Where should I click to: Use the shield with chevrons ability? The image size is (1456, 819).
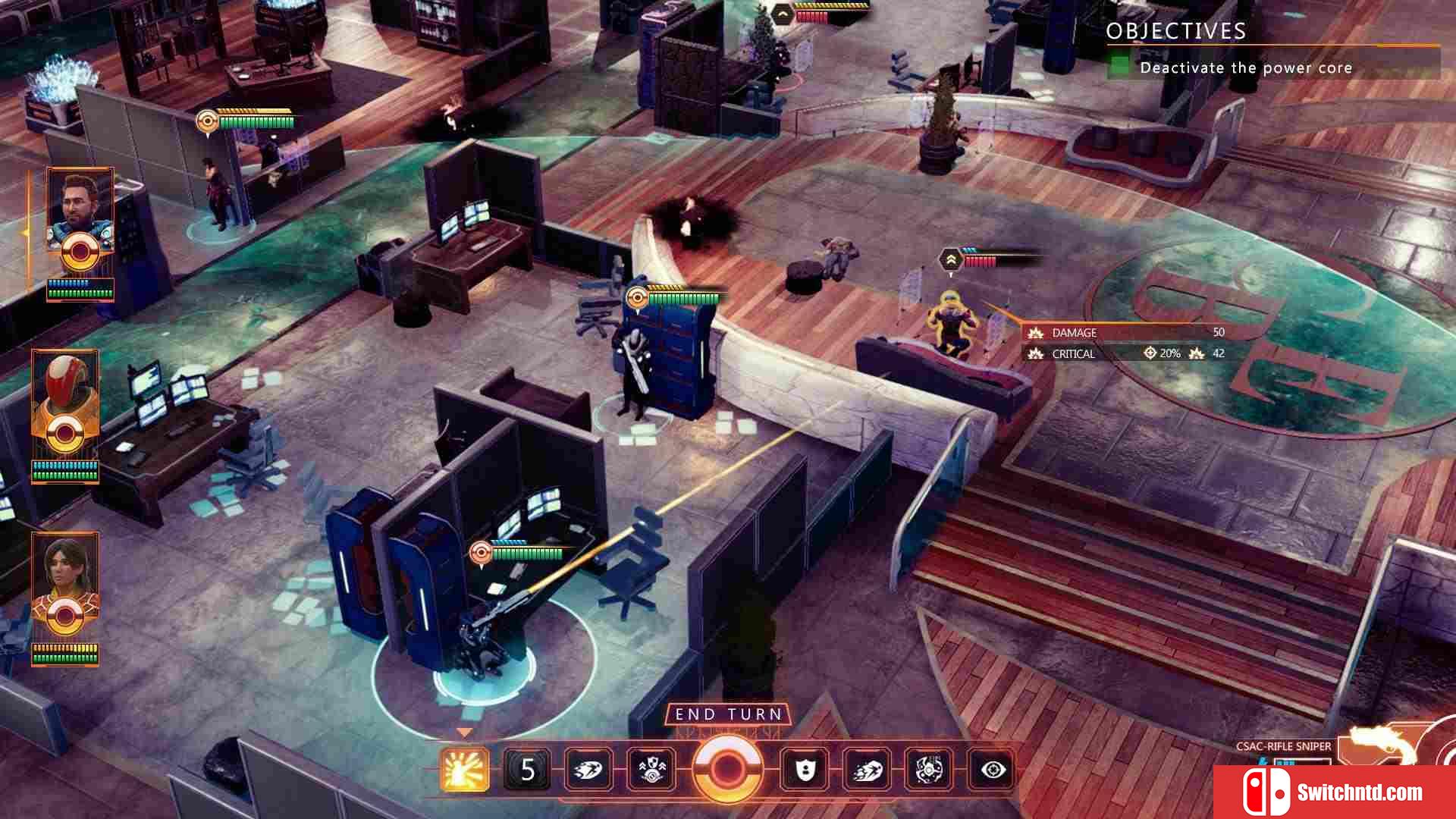(651, 770)
